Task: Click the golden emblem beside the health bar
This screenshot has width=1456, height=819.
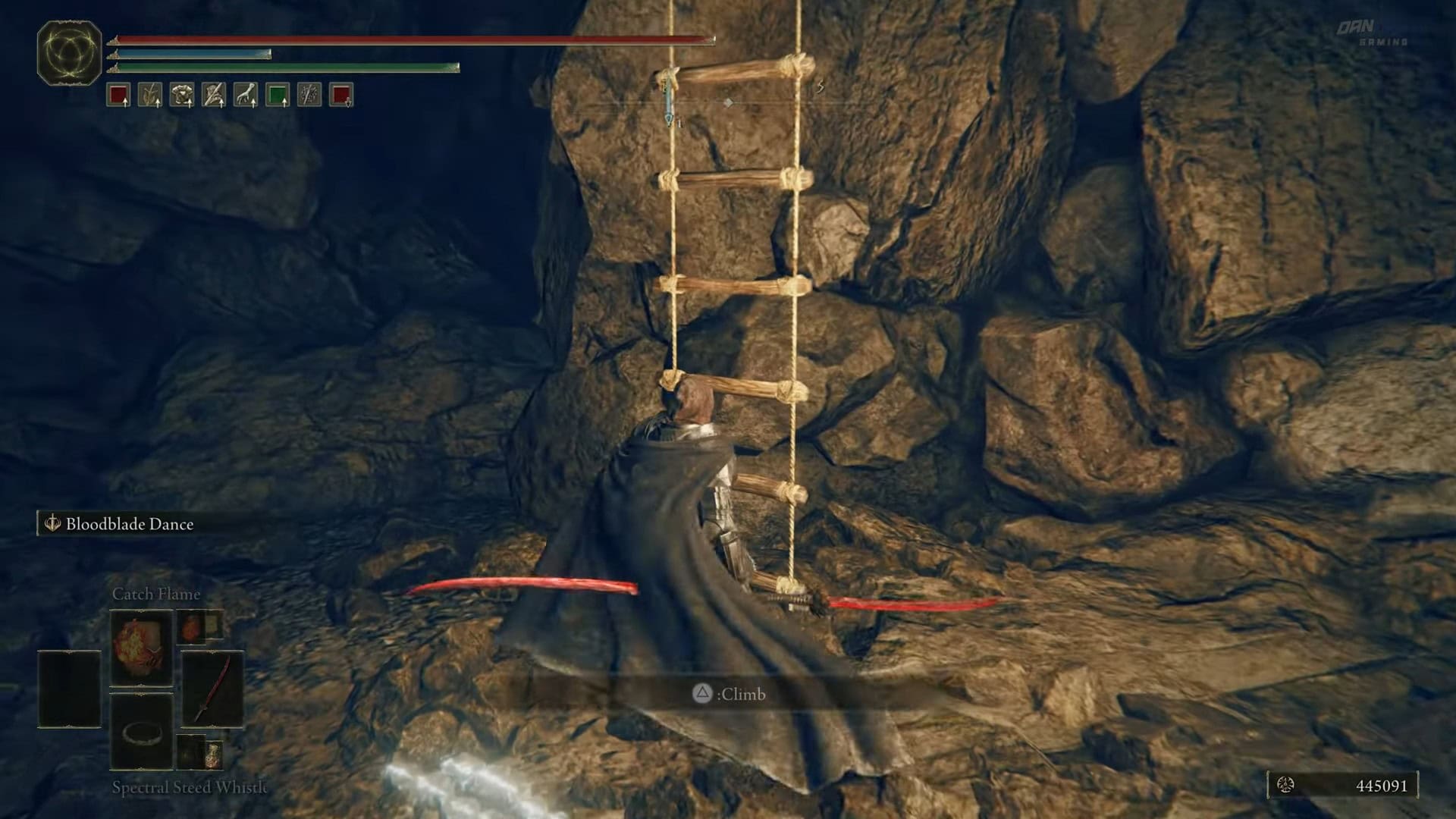Action: coord(69,53)
